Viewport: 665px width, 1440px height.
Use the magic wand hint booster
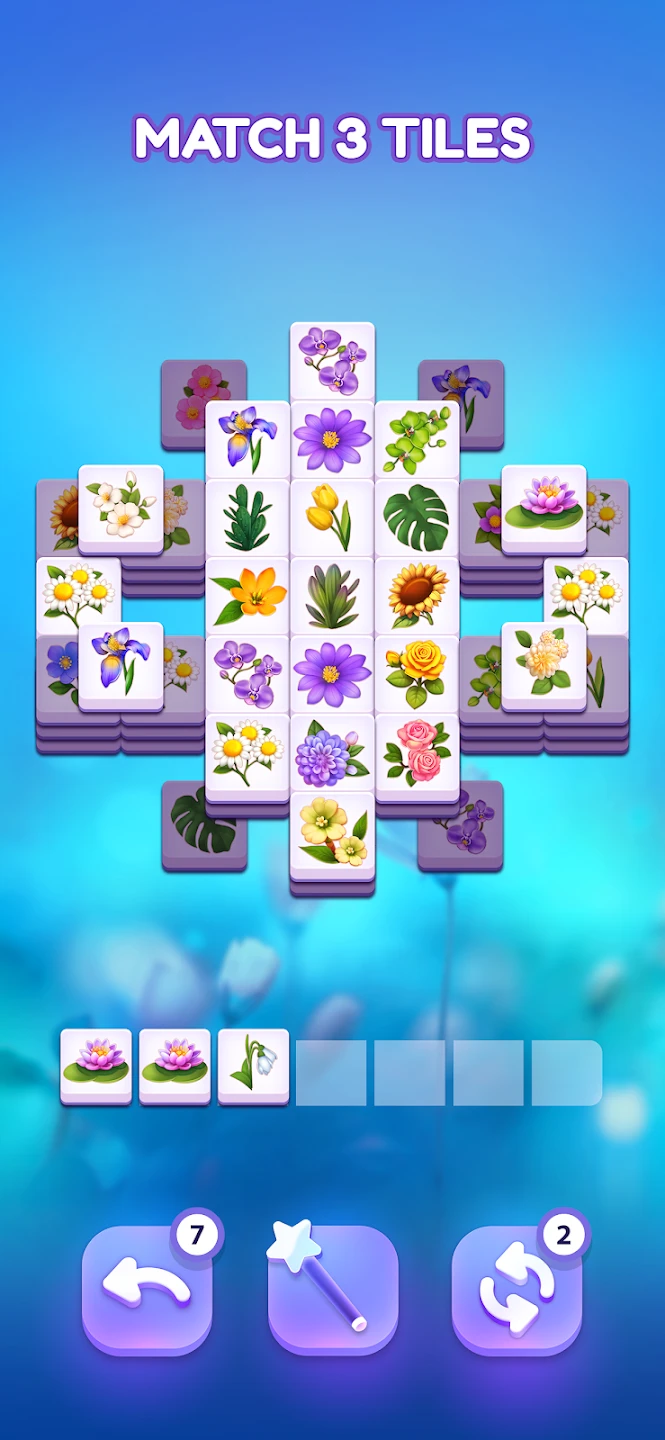click(x=333, y=1289)
